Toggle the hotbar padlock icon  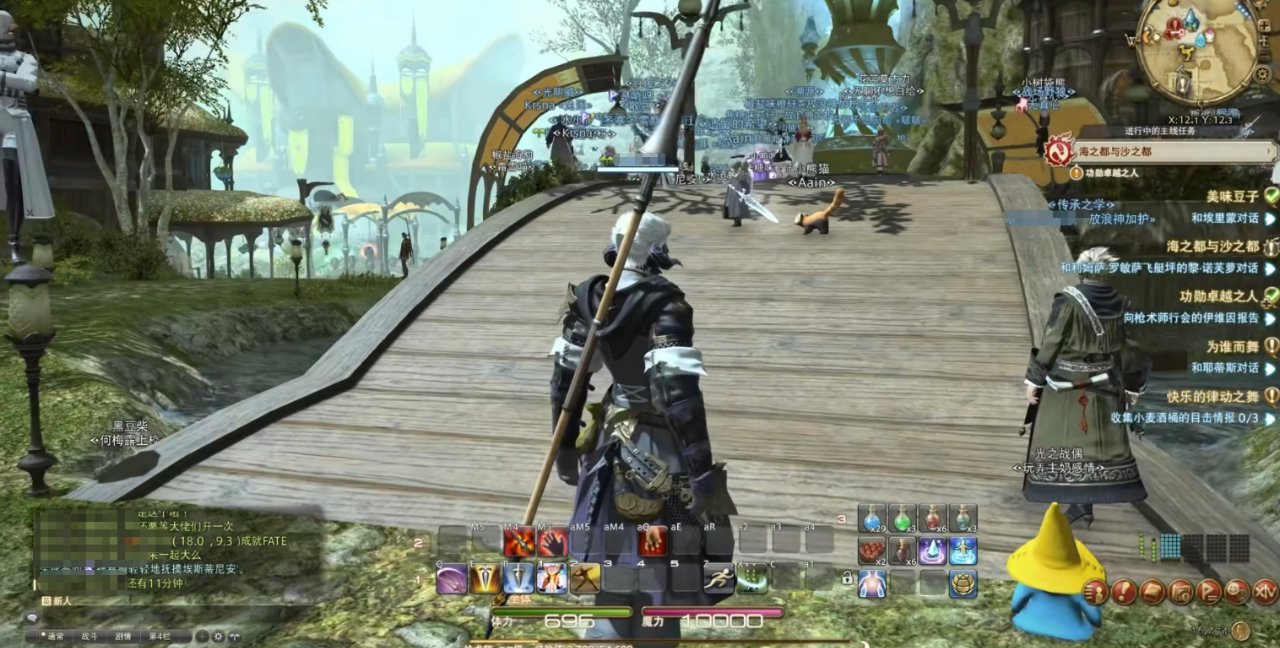click(847, 578)
